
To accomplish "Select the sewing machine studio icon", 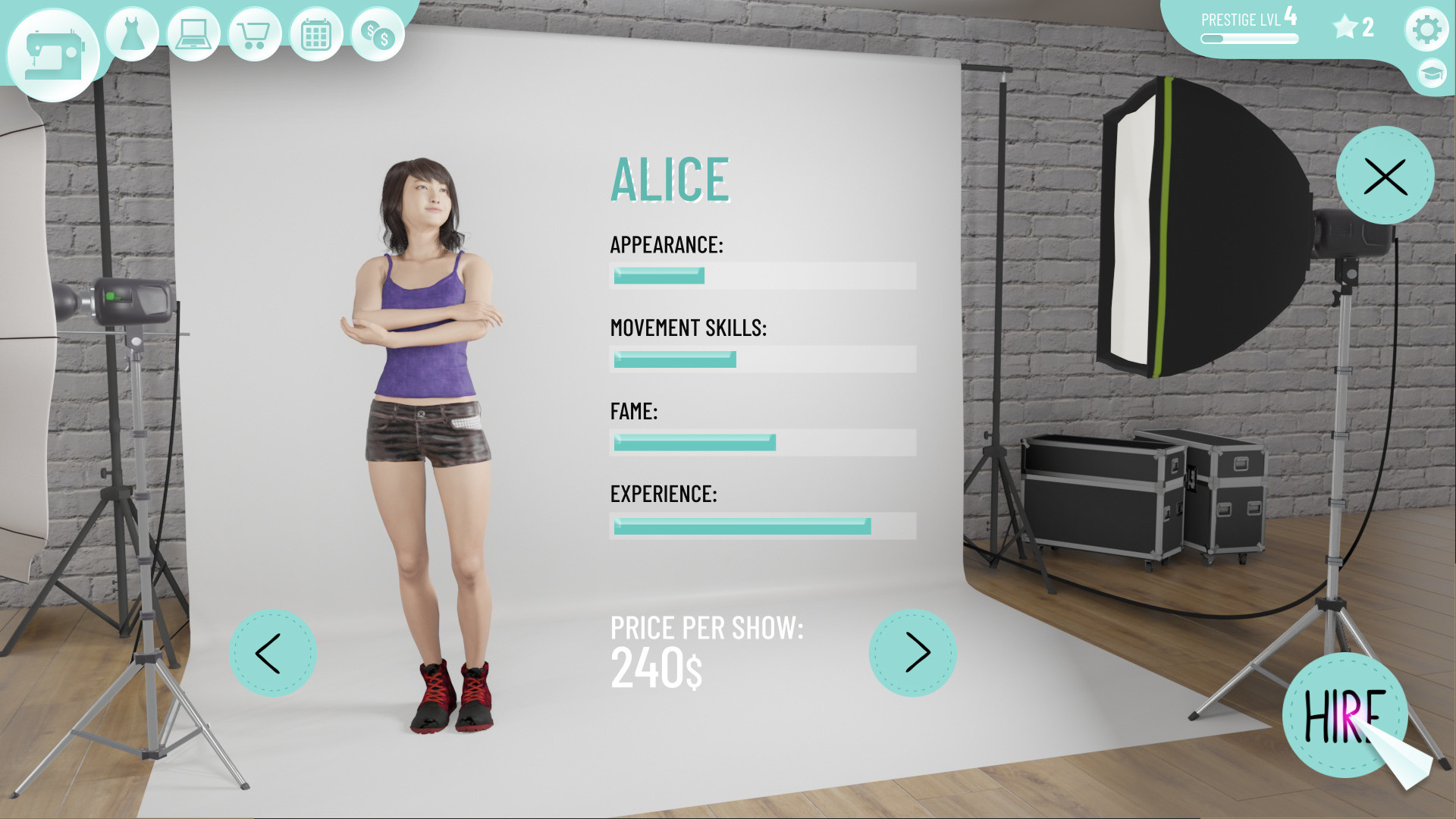I will coord(53,45).
